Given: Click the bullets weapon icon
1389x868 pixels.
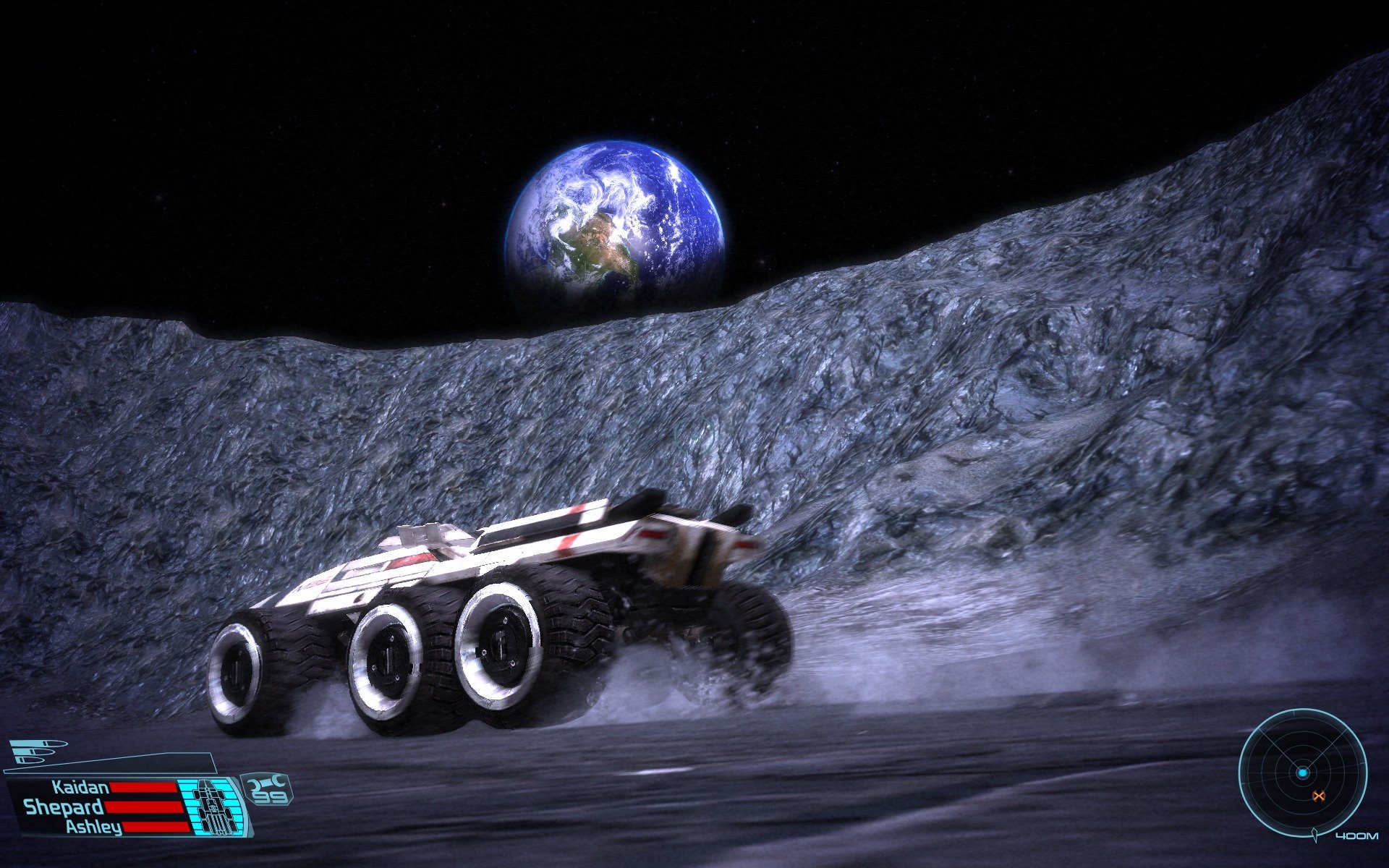Looking at the screenshot, I should click(x=36, y=752).
